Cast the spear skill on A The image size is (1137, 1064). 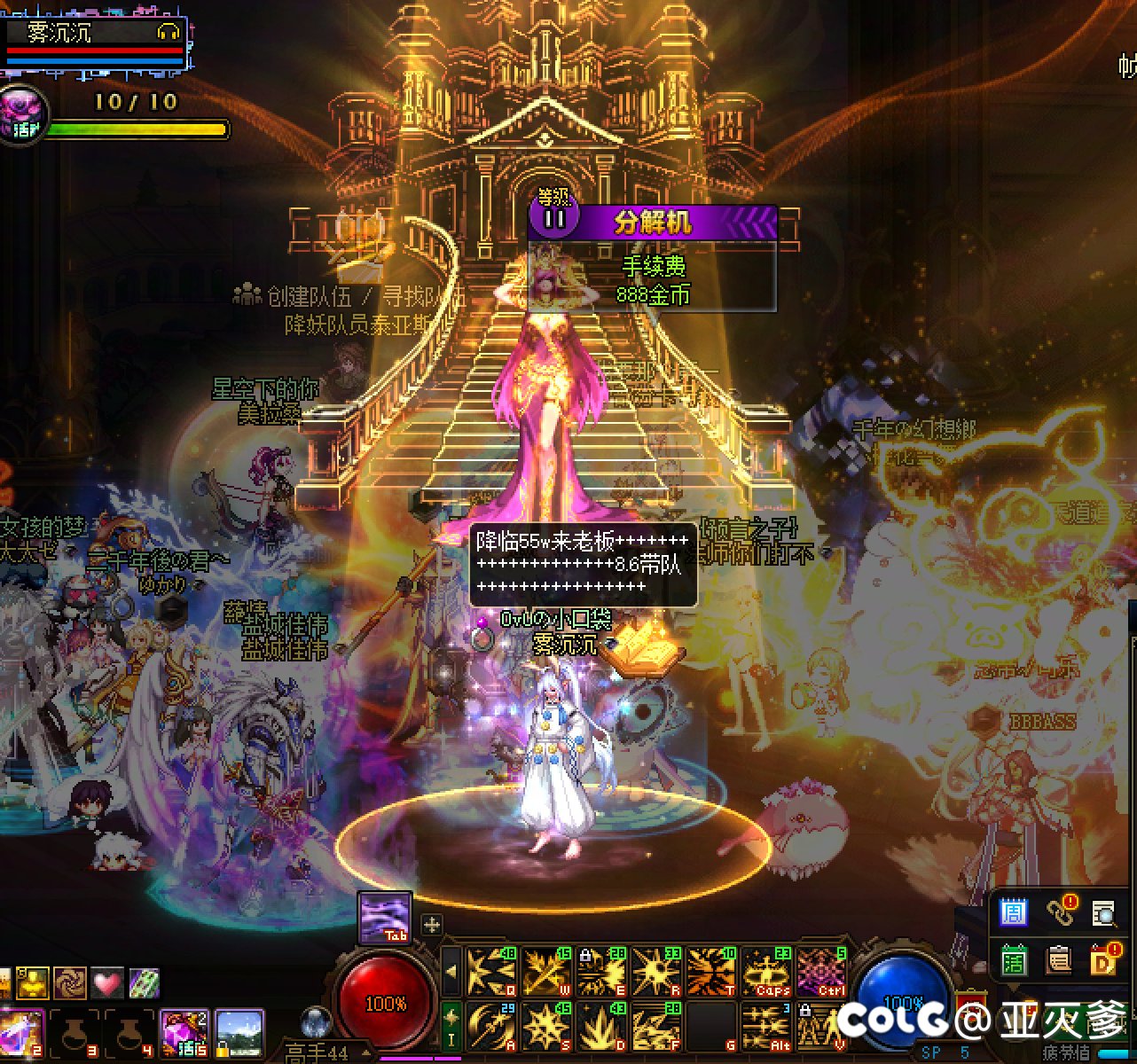490,1026
